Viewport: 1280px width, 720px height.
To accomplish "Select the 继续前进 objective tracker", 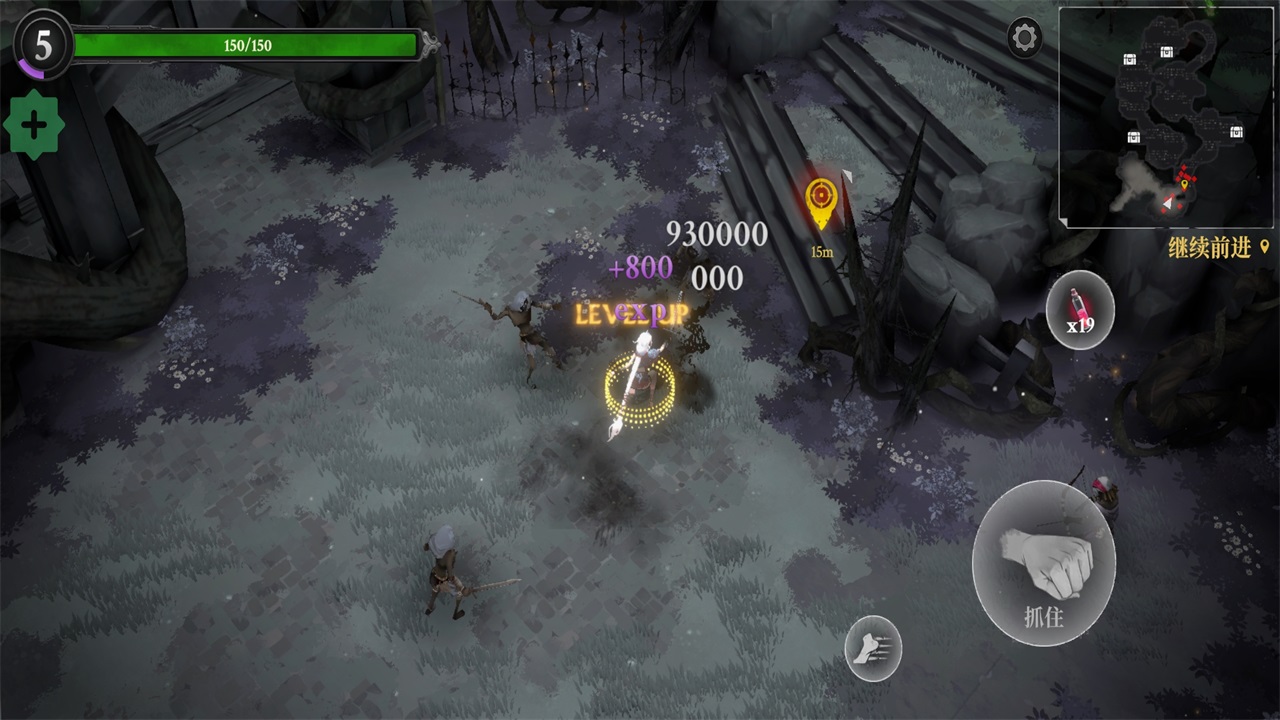I will (1218, 248).
